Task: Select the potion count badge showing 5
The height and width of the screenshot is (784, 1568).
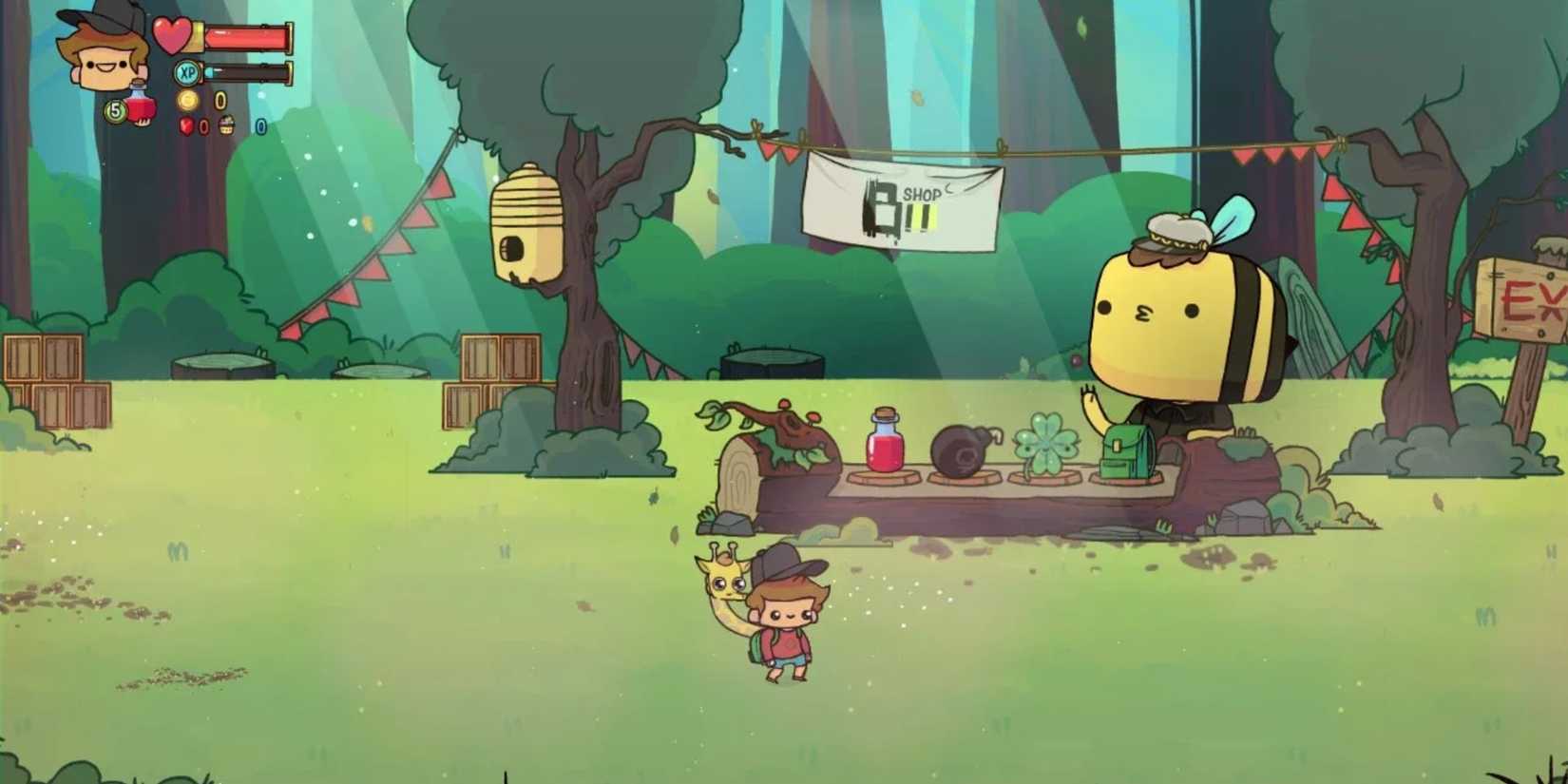Action: coord(114,109)
